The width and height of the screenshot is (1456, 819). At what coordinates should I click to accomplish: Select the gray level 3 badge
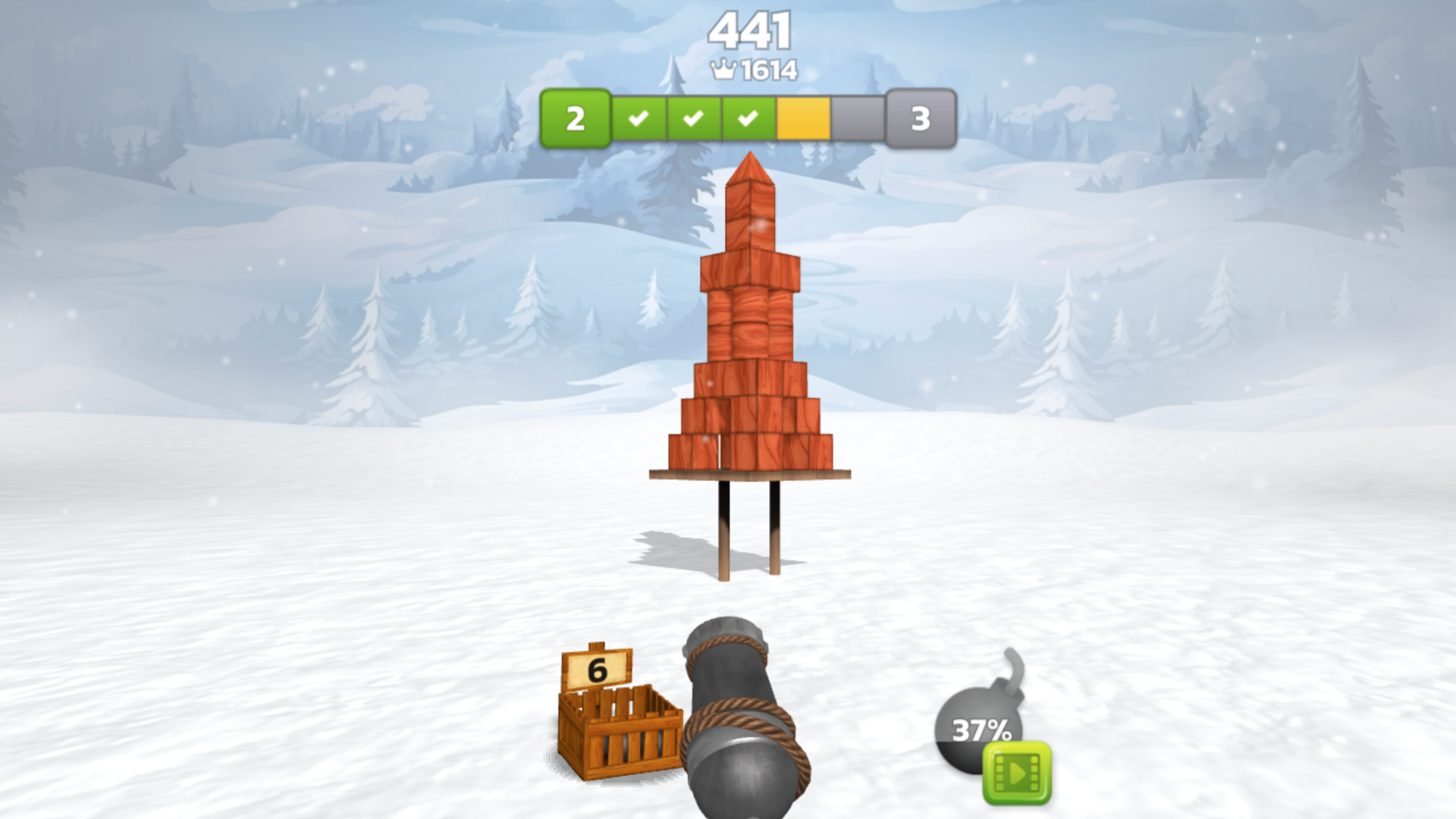920,117
